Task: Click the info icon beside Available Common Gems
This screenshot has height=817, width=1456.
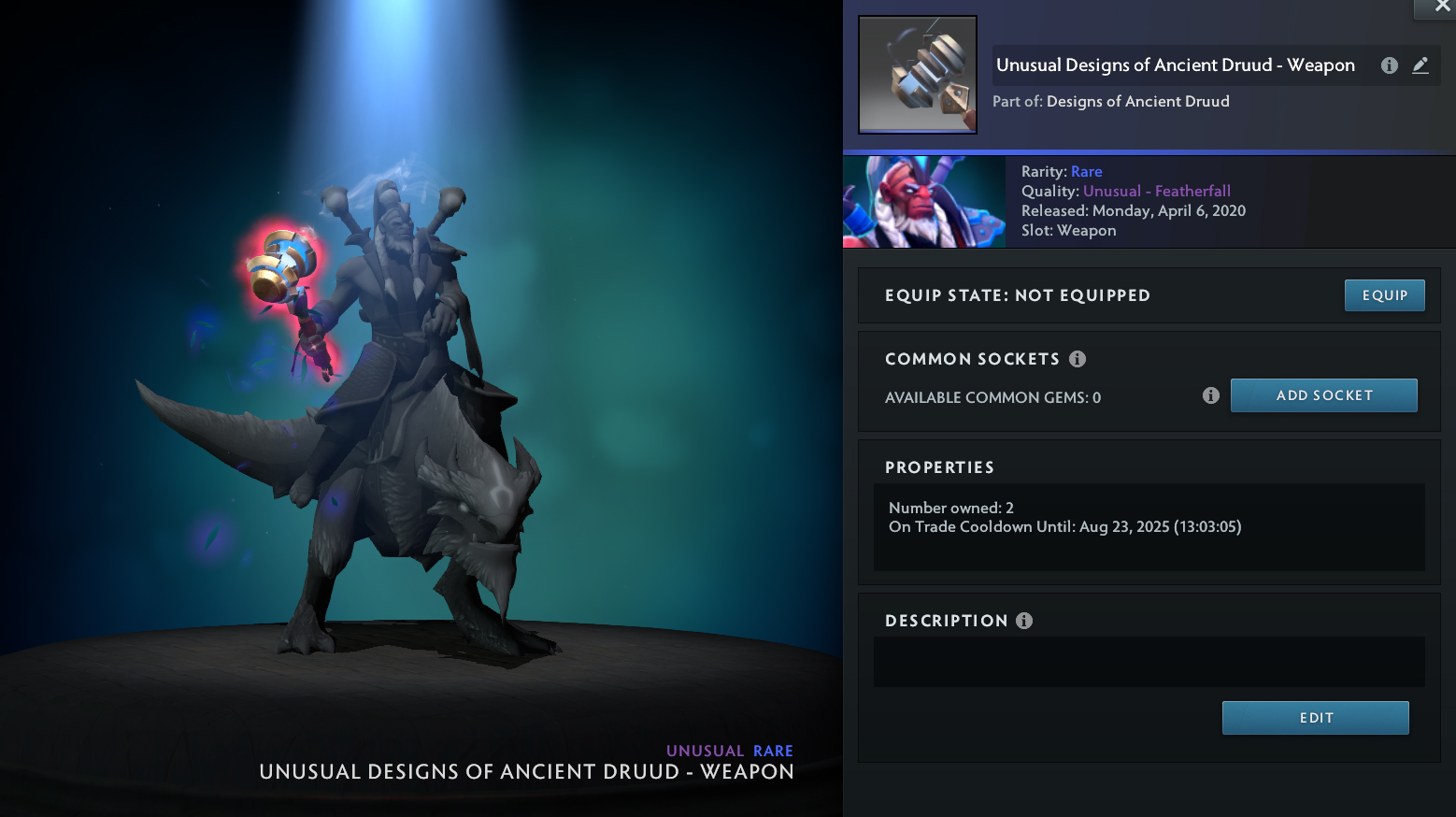Action: [1211, 396]
